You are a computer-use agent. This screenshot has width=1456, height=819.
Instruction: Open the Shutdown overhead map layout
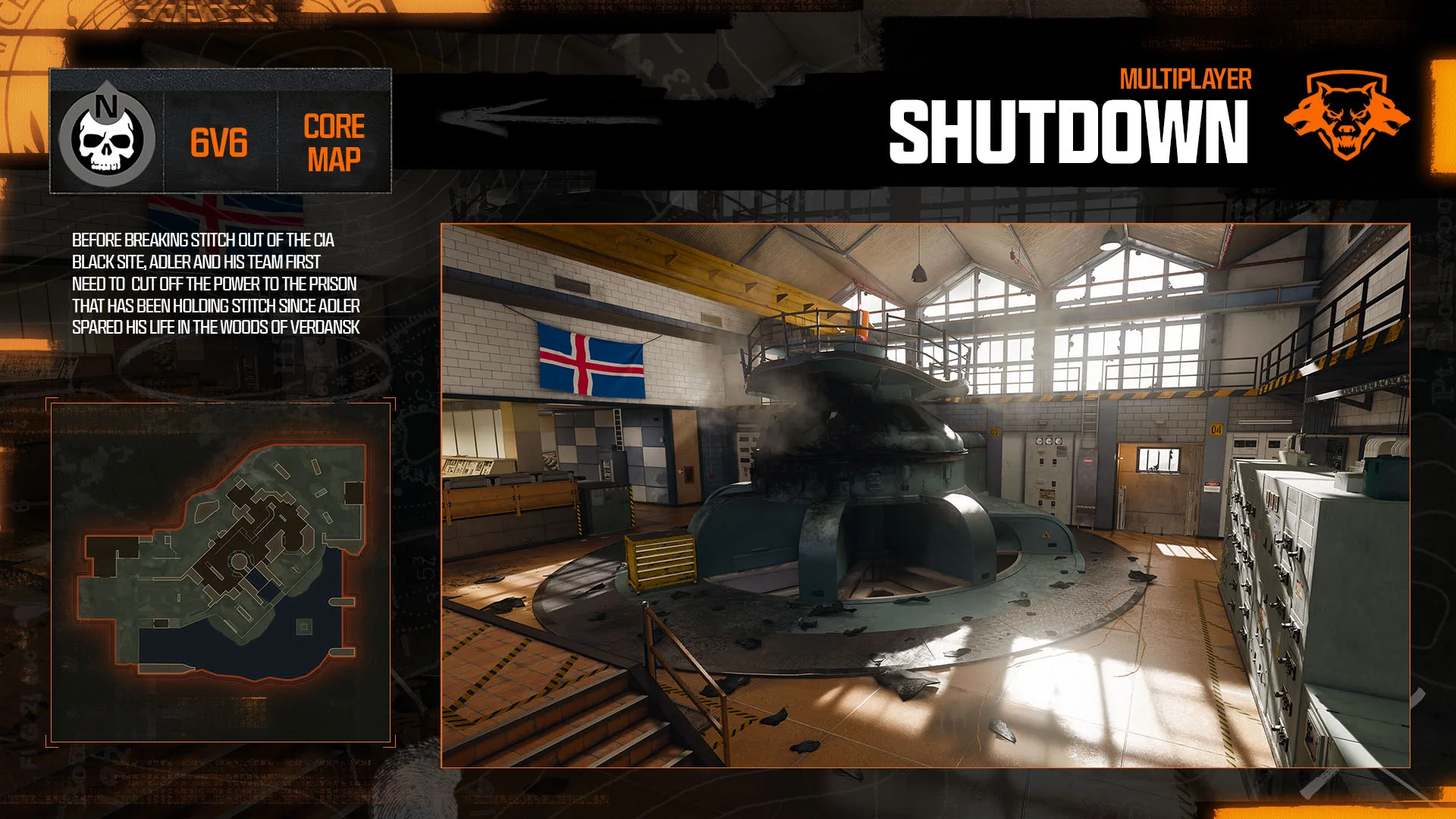coord(221,573)
